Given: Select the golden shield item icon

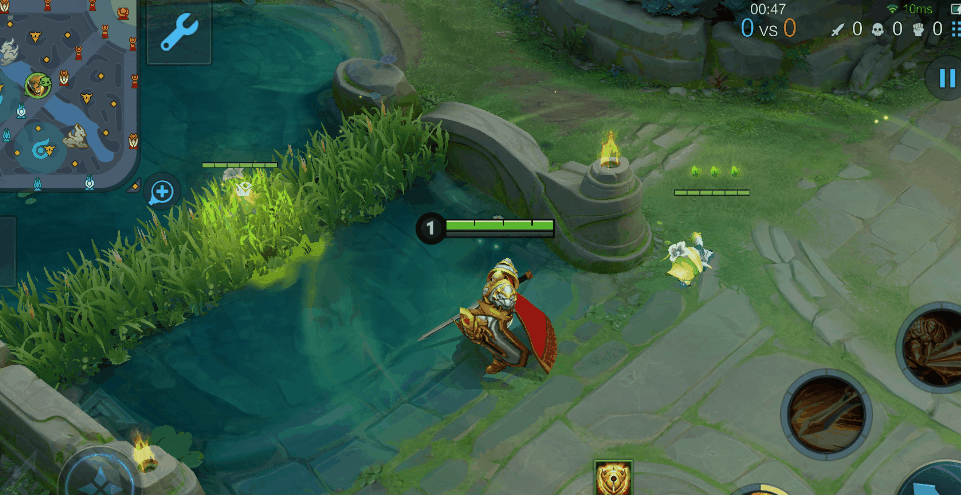Looking at the screenshot, I should 612,478.
